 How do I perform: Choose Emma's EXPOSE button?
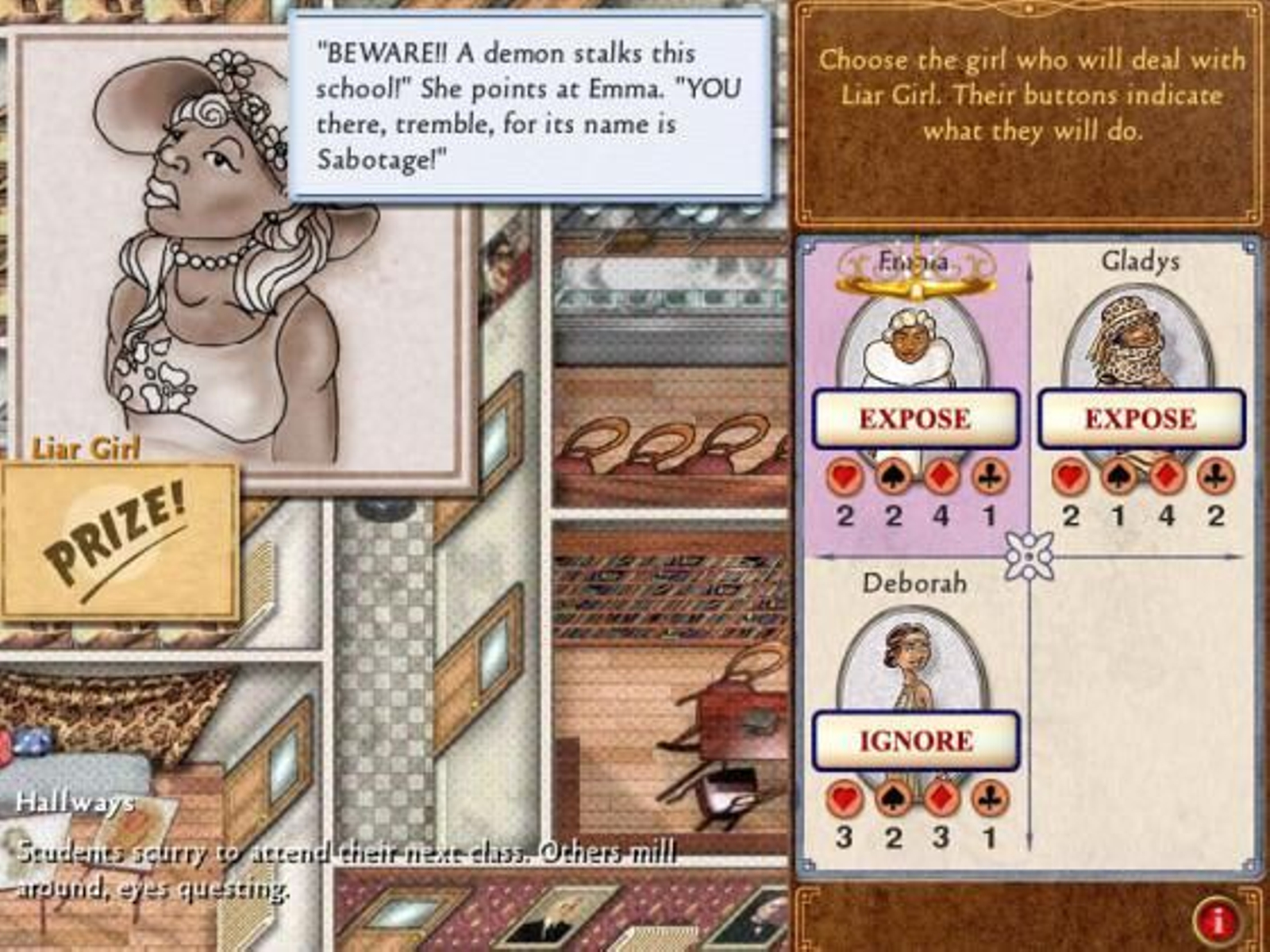pyautogui.click(x=915, y=418)
